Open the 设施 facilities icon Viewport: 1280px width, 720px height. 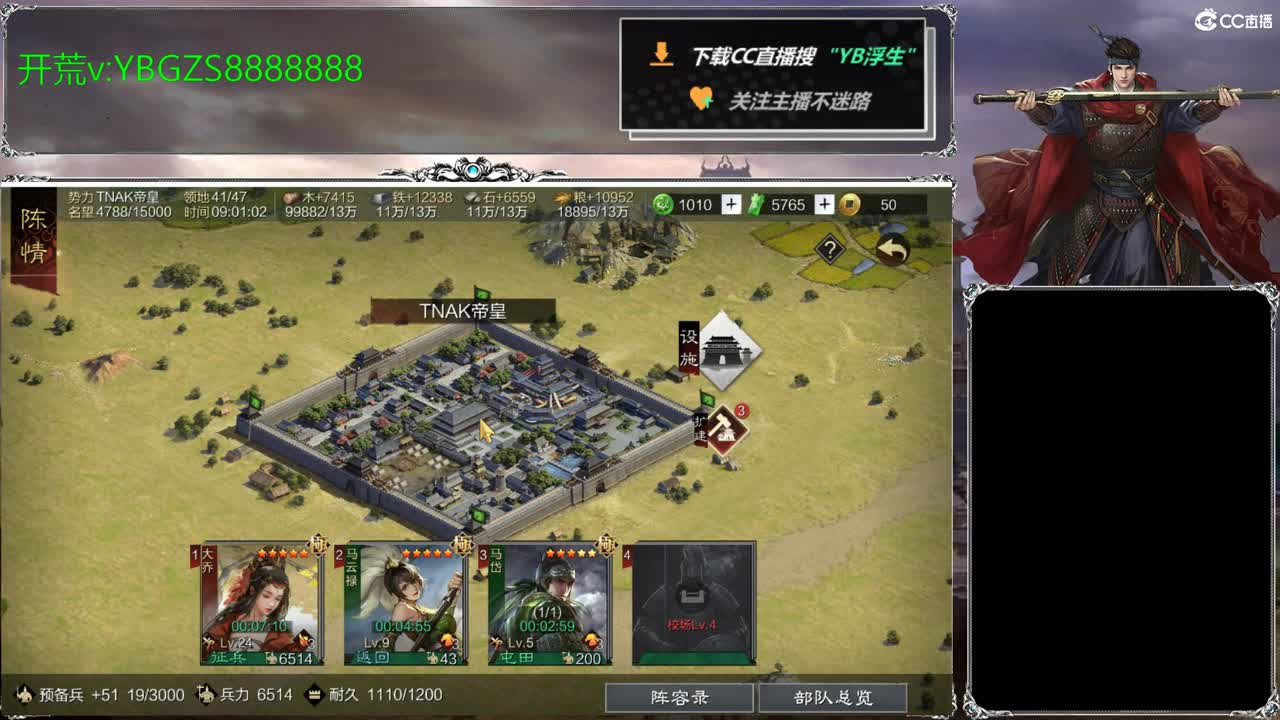[727, 352]
